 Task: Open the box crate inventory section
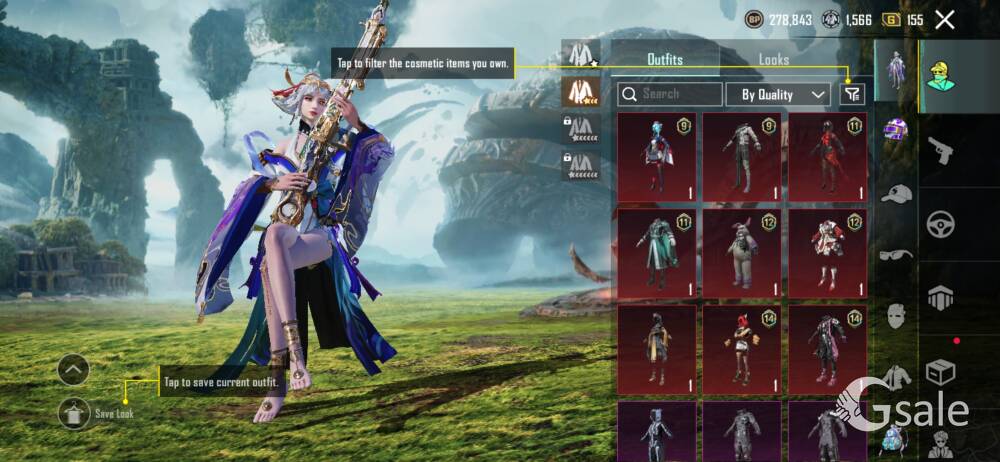941,372
